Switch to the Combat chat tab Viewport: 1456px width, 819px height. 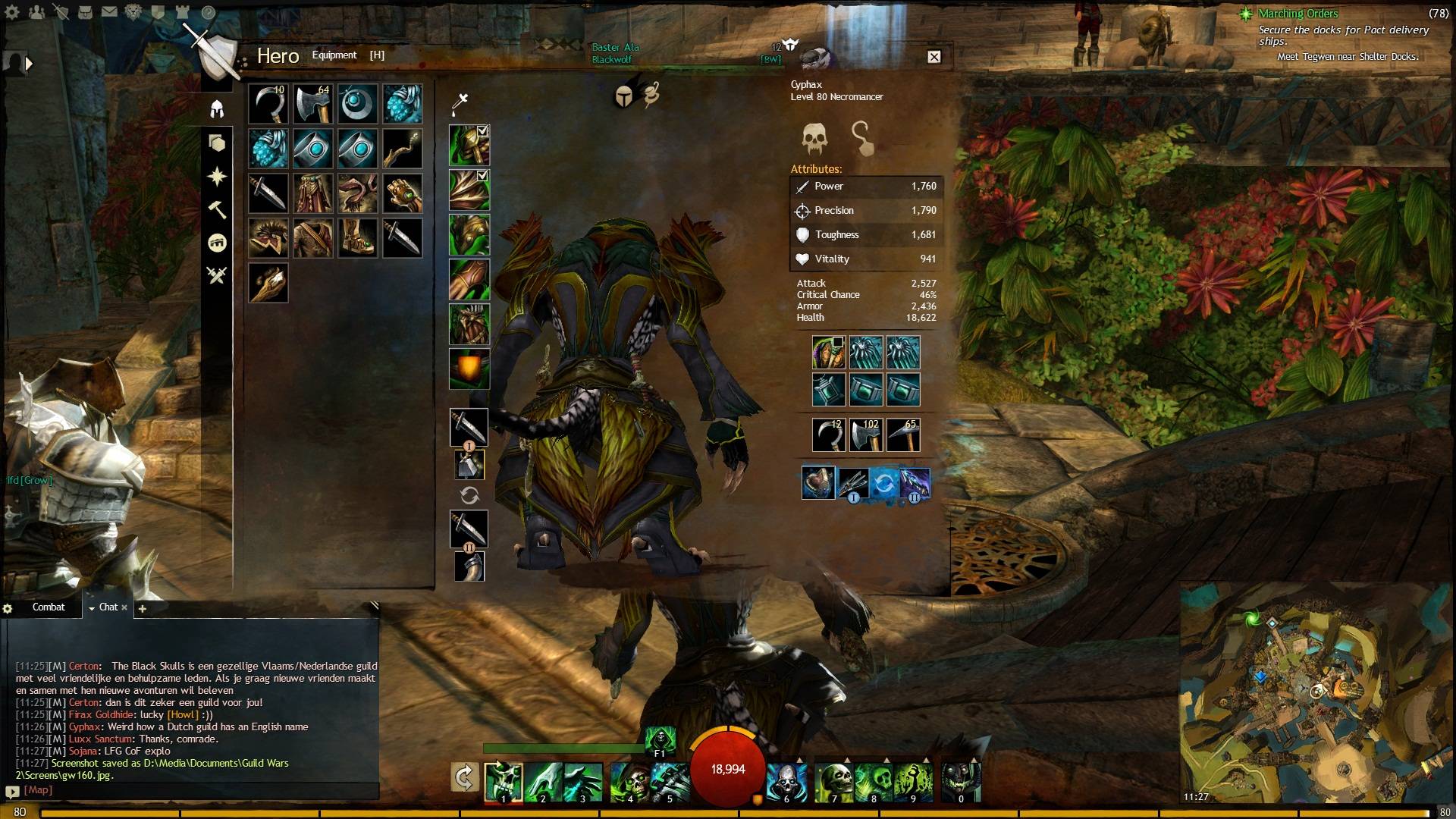pos(49,607)
